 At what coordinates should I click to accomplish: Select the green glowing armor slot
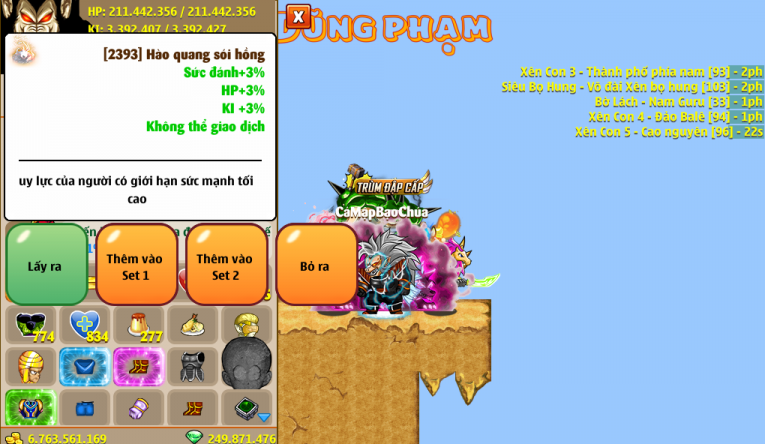tap(31, 408)
